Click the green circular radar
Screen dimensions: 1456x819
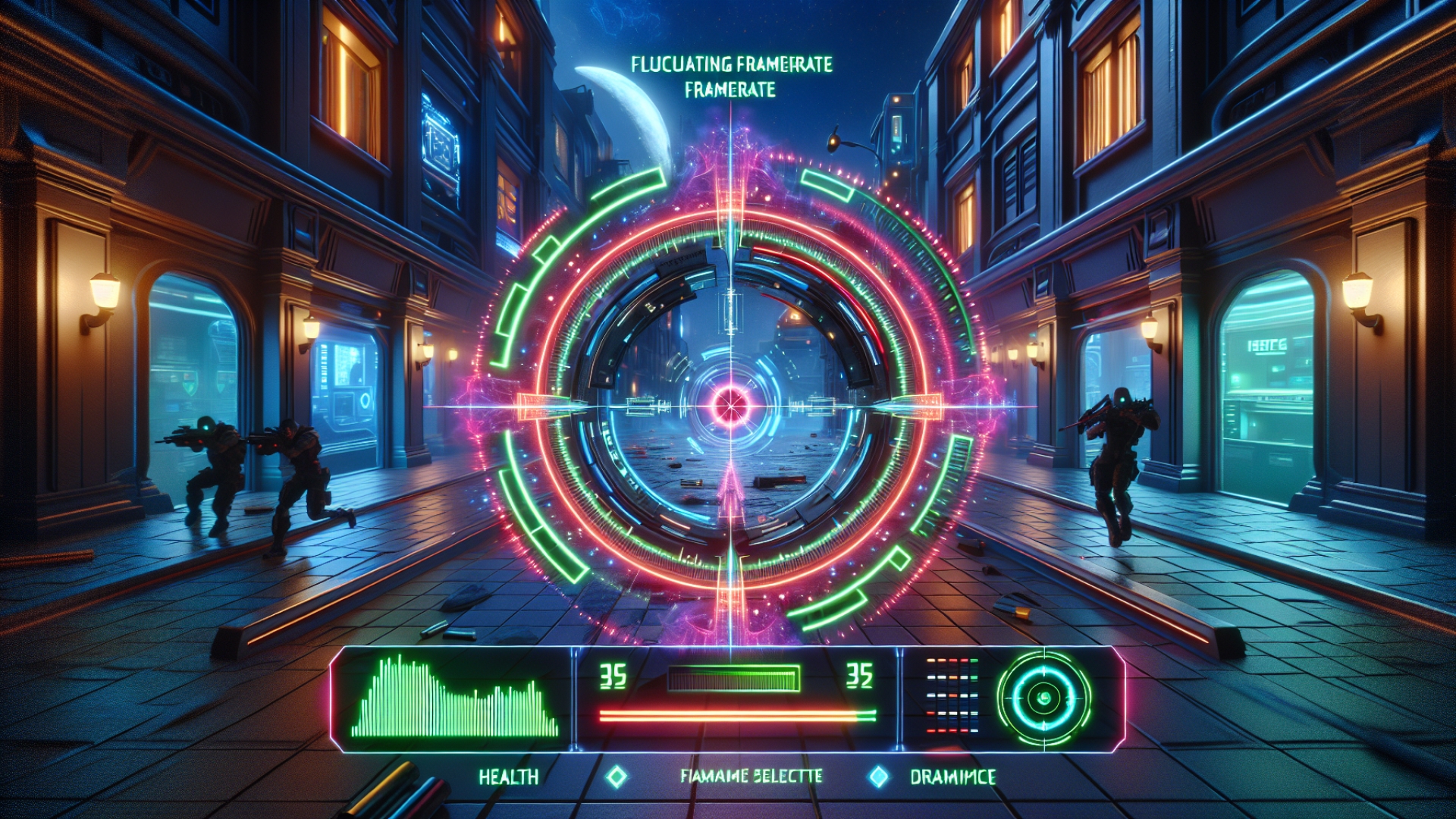(x=1043, y=698)
